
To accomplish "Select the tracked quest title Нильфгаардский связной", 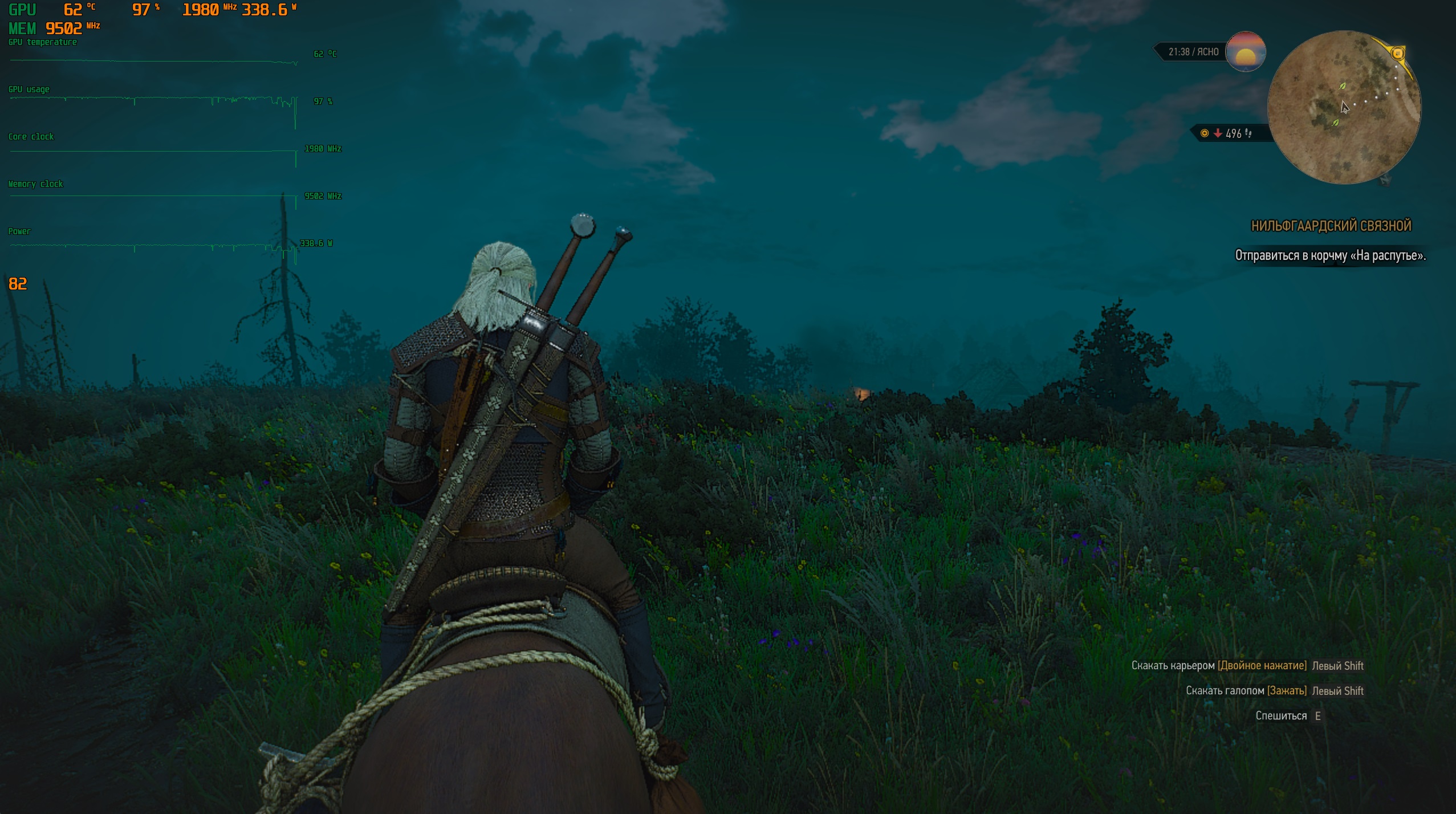I will [1331, 226].
